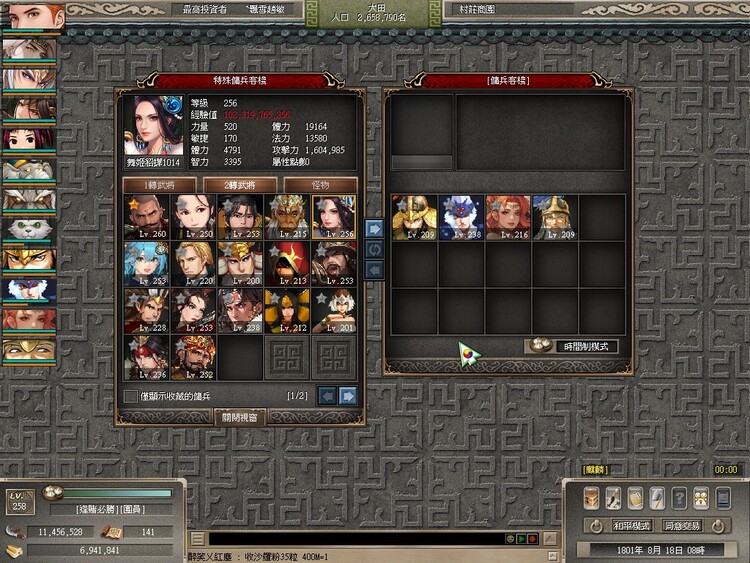The width and height of the screenshot is (750, 563).
Task: Show the 怪物 tab
Action: (x=320, y=185)
